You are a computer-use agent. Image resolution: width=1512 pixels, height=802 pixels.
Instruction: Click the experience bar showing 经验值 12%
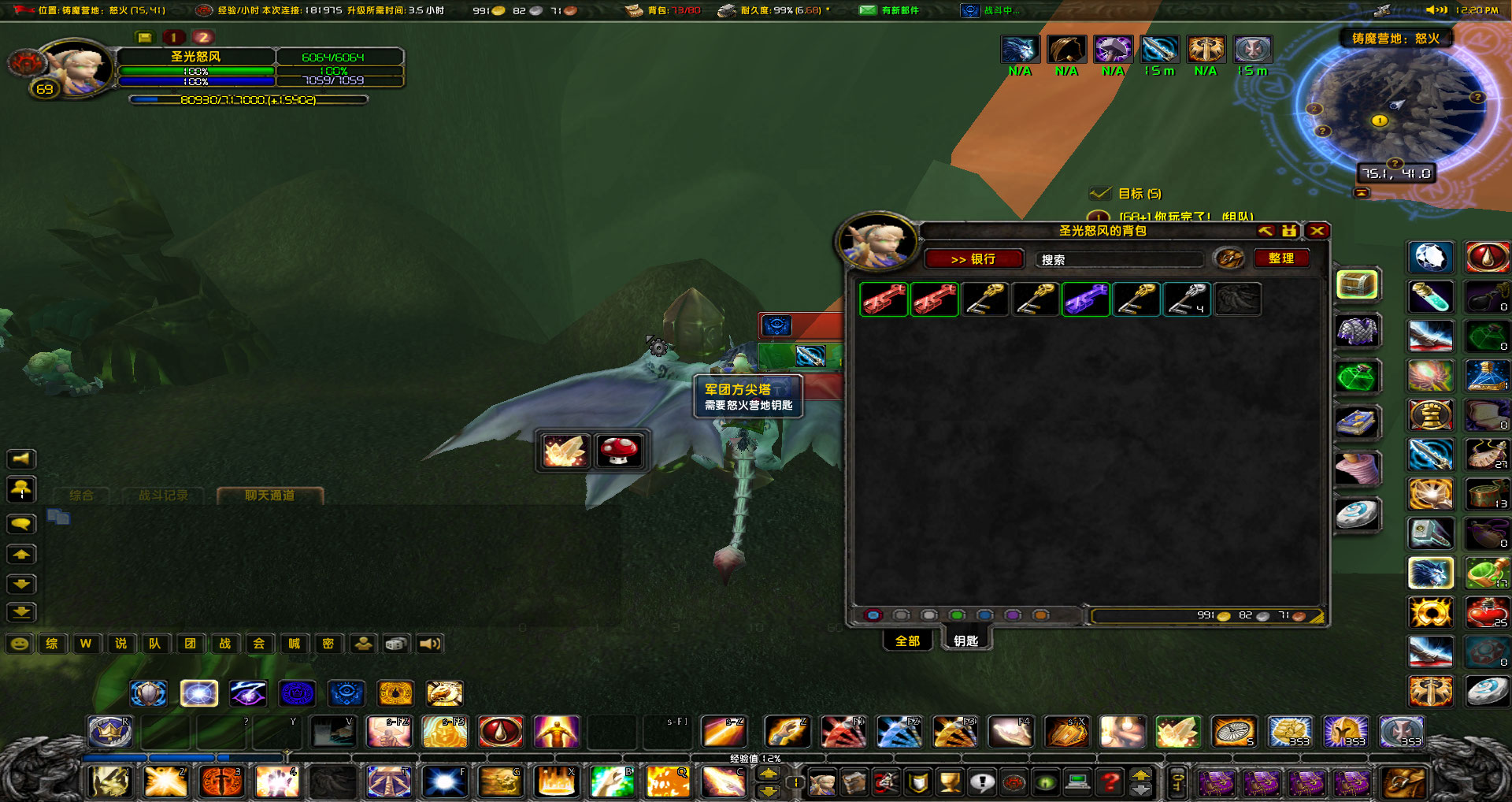pos(756,757)
